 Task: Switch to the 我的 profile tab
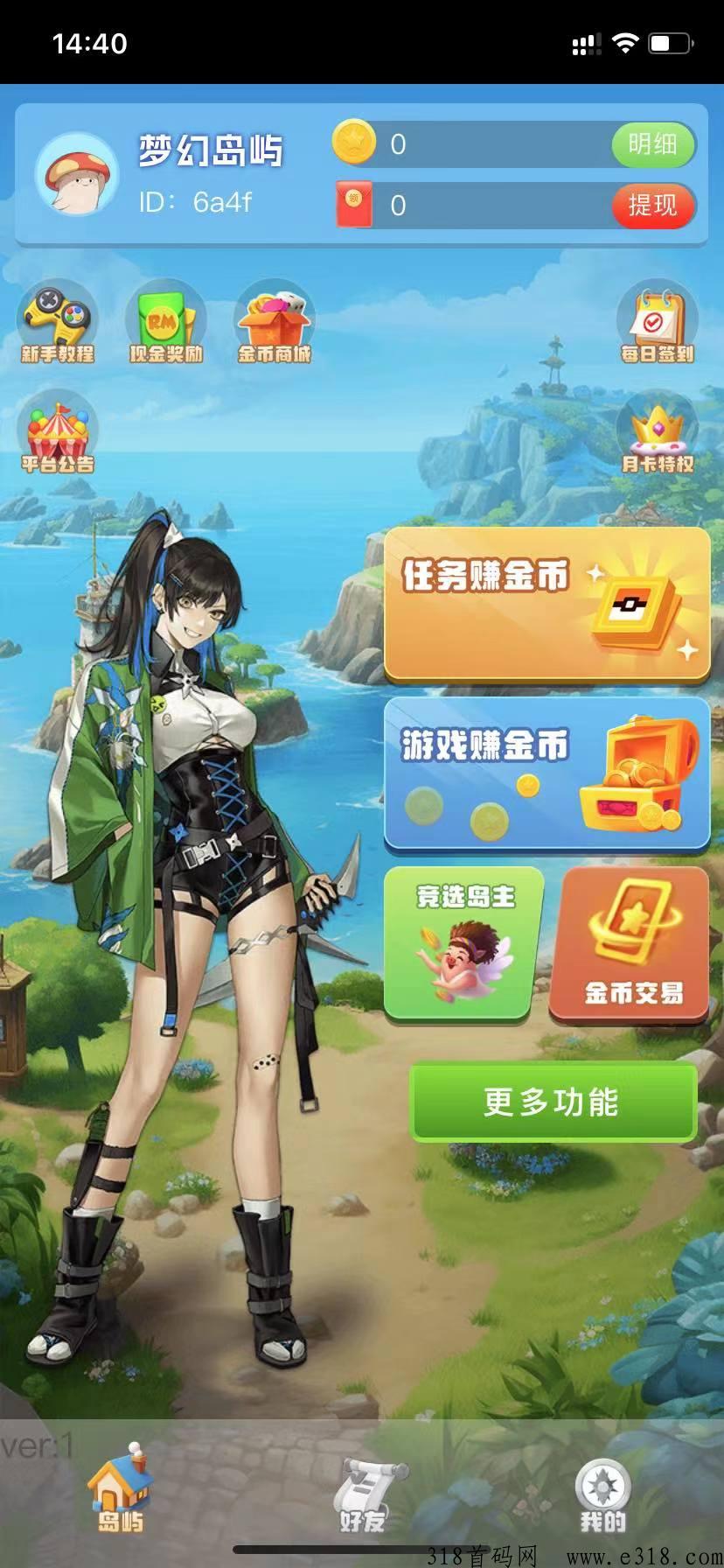pyautogui.click(x=602, y=1494)
